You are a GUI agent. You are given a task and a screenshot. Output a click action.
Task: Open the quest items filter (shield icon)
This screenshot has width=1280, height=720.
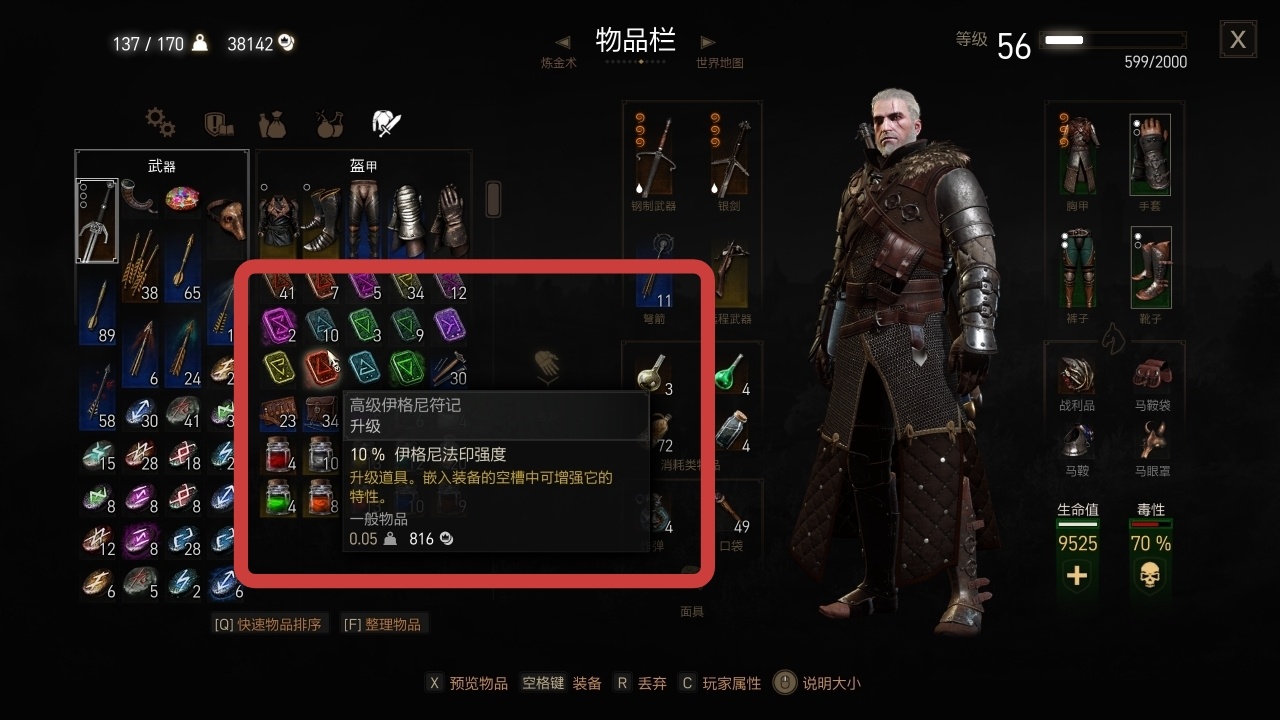pyautogui.click(x=220, y=122)
